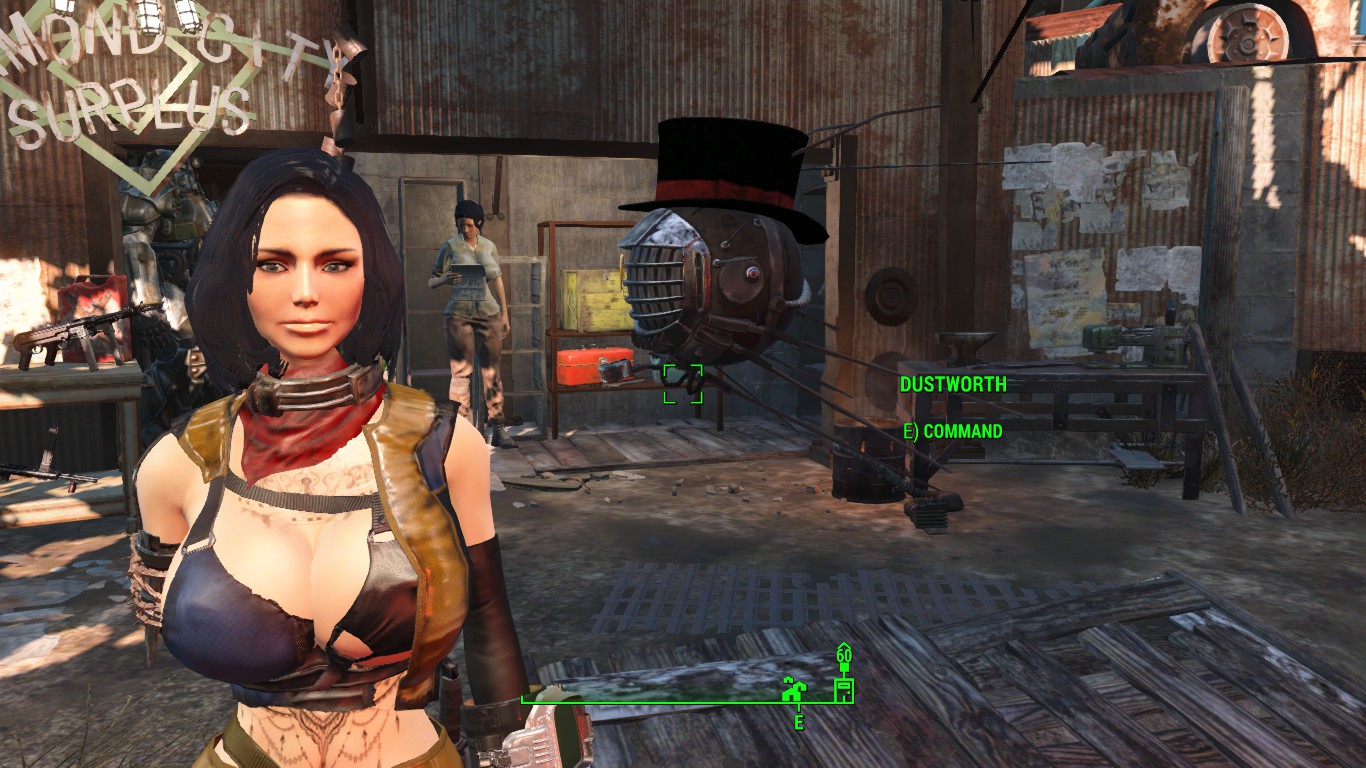Click the house marker on the compass
This screenshot has height=768, width=1366.
[794, 688]
